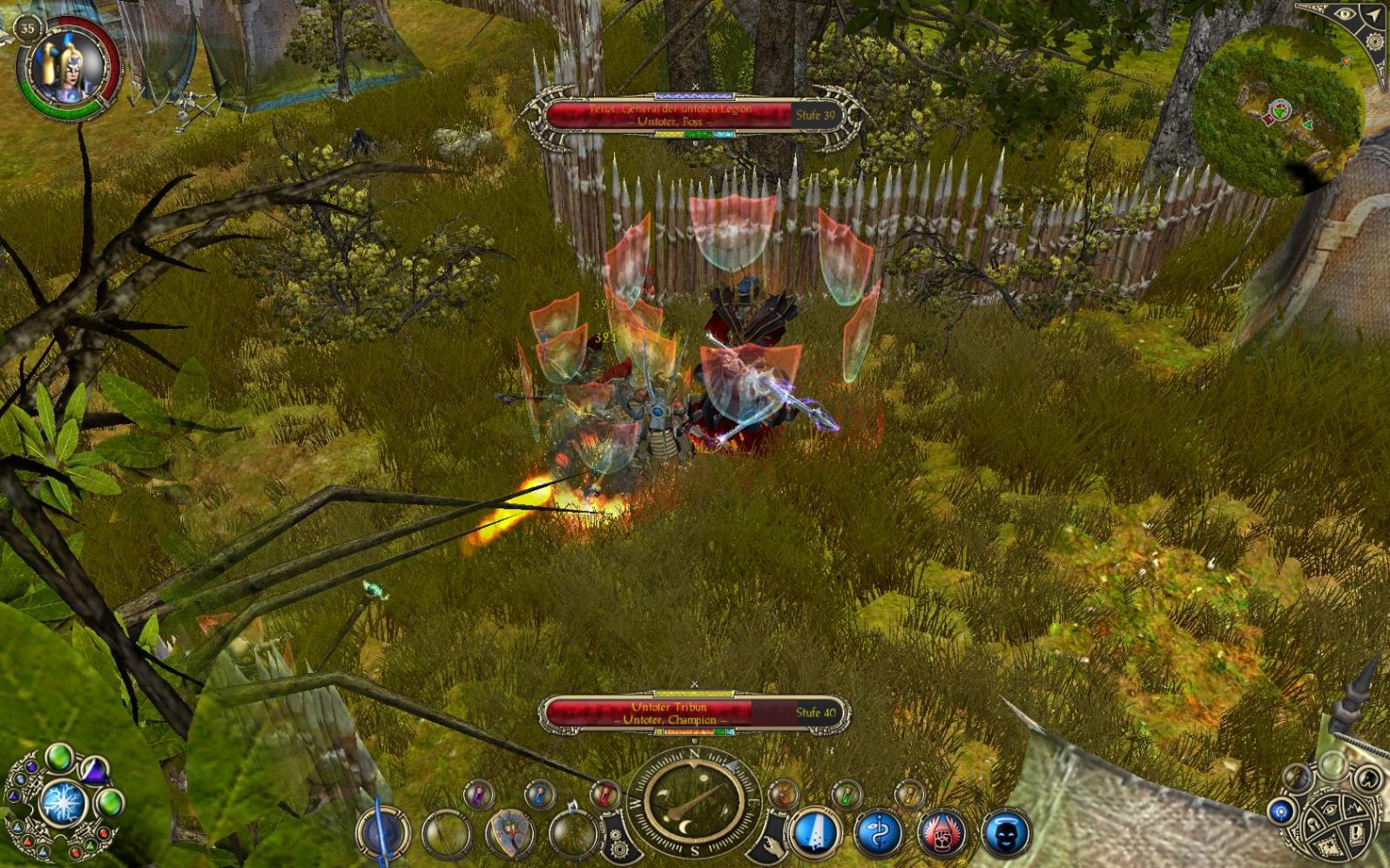Image resolution: width=1390 pixels, height=868 pixels.
Task: Use the green potion right of the compass
Action: pos(847,793)
